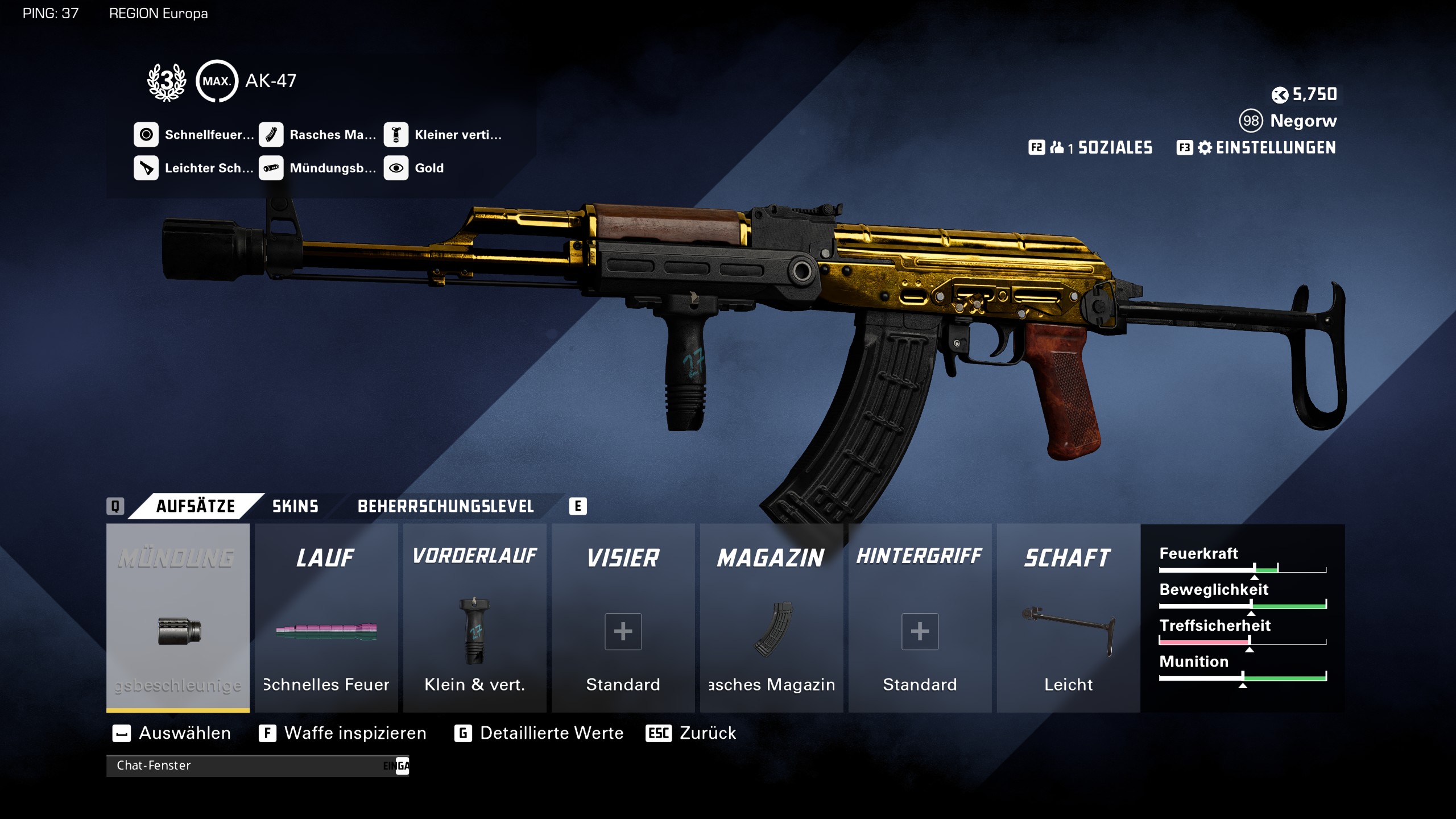Click the Gold skin eye icon
The width and height of the screenshot is (1456, 819).
pos(398,168)
